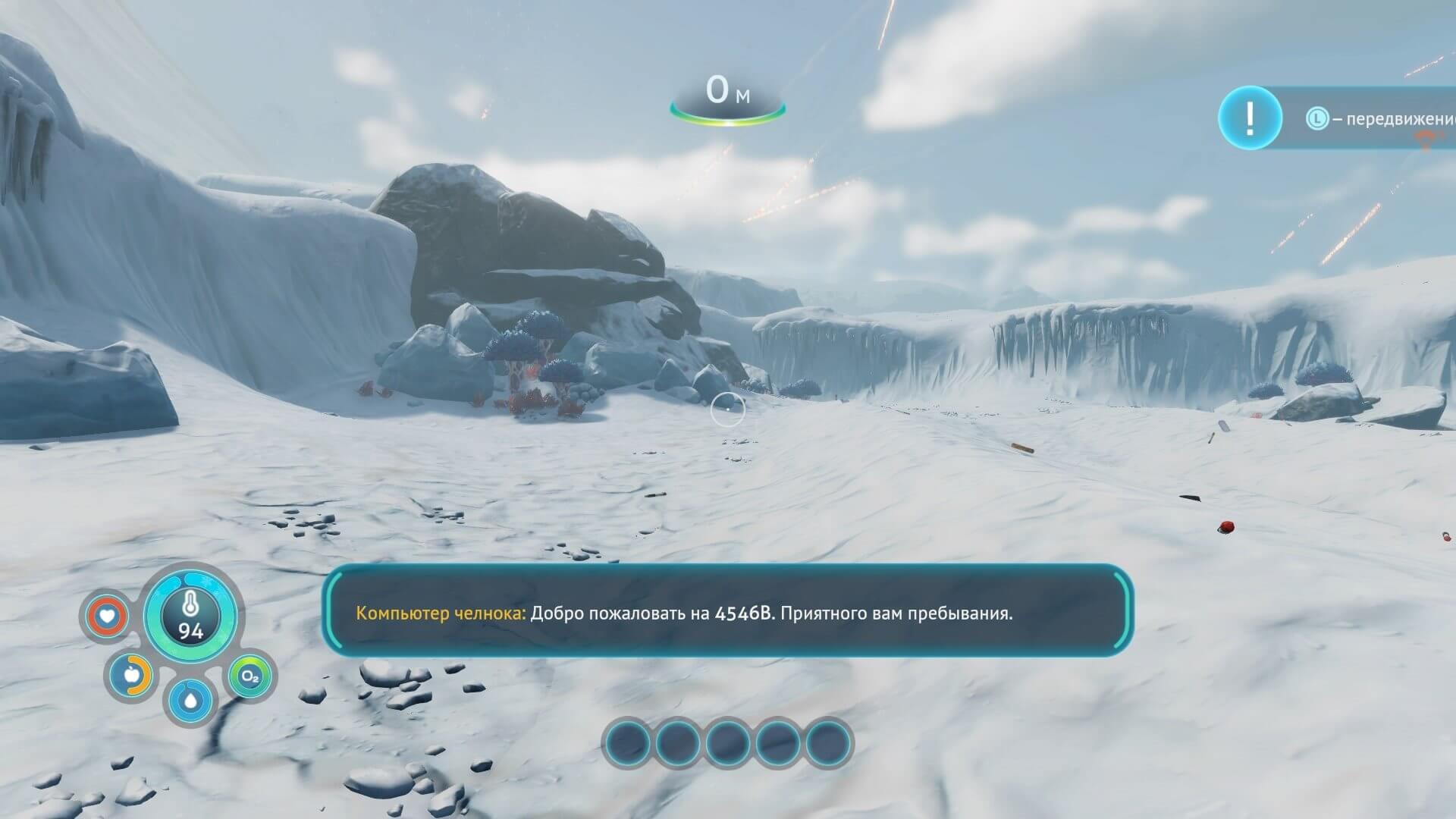Select the O₂ oxygen icon
Screen dimensions: 1456x819
[x=249, y=676]
